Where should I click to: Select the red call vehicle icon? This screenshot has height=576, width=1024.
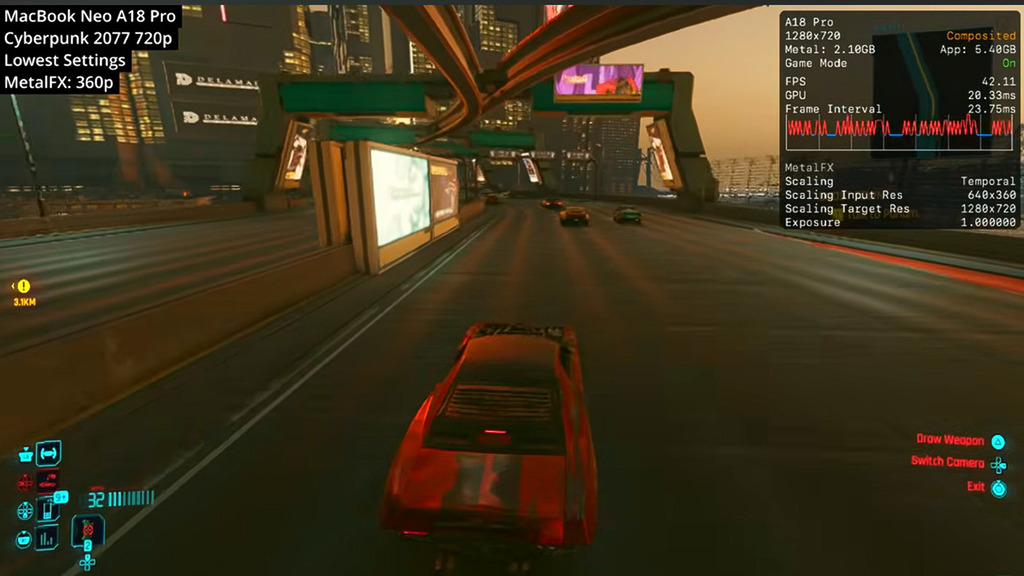pos(49,480)
